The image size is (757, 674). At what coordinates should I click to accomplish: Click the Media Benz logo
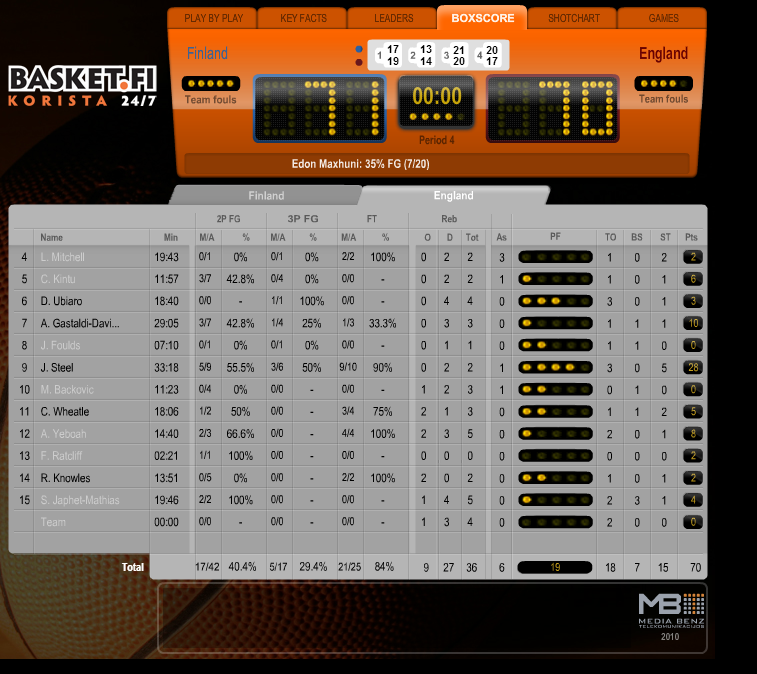coord(672,614)
